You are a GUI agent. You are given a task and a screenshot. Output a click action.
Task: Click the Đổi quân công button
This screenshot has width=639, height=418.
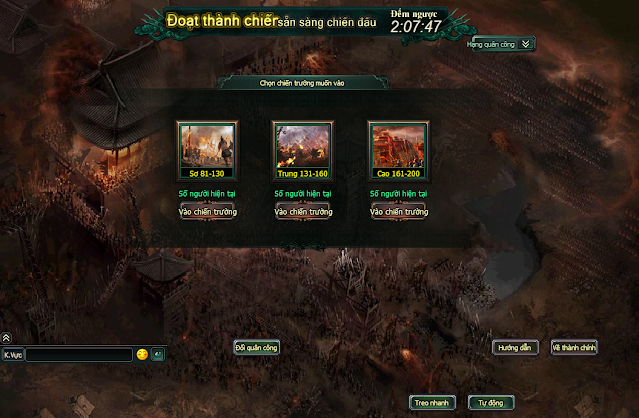tap(257, 347)
